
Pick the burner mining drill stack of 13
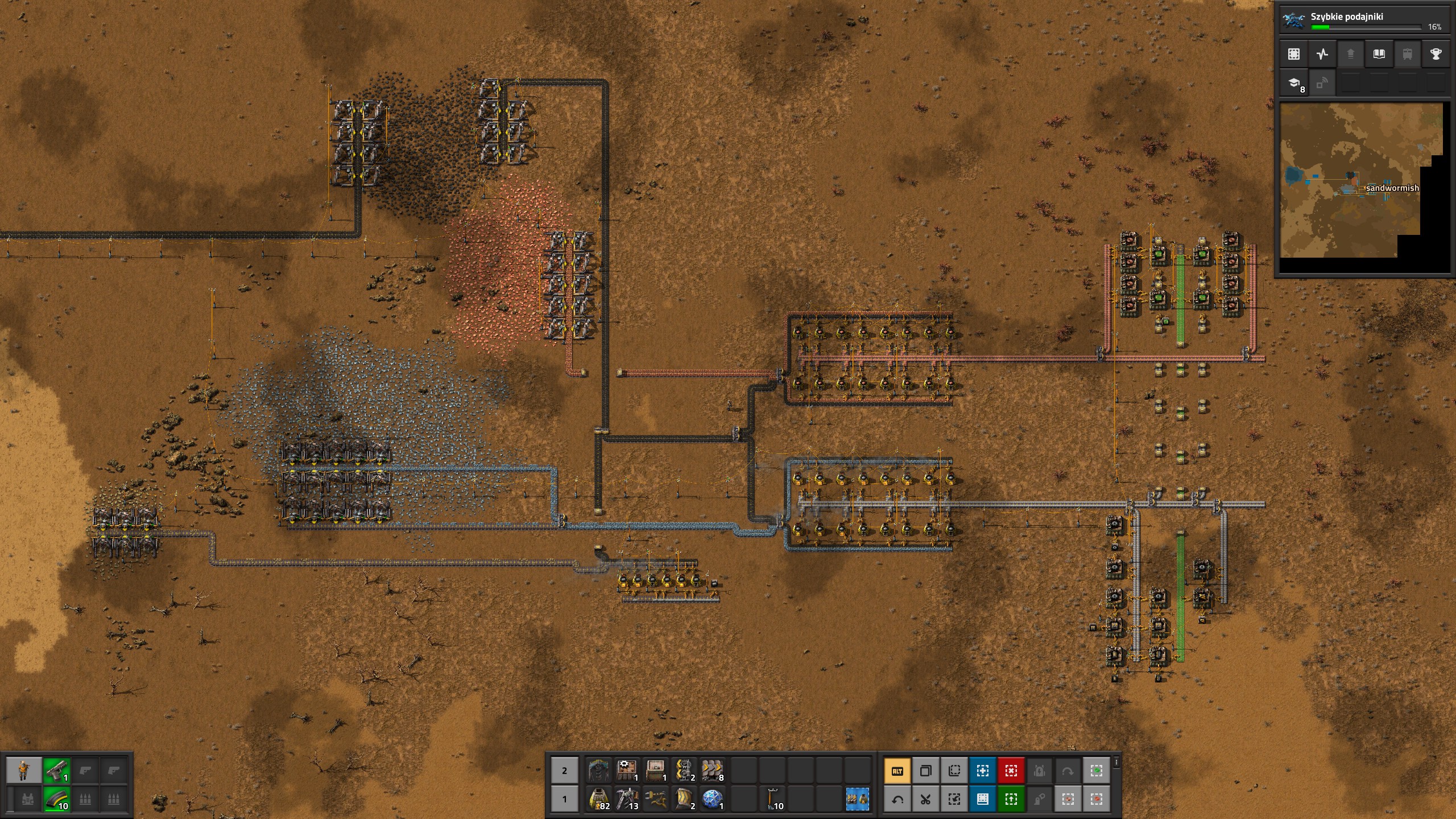(x=626, y=799)
